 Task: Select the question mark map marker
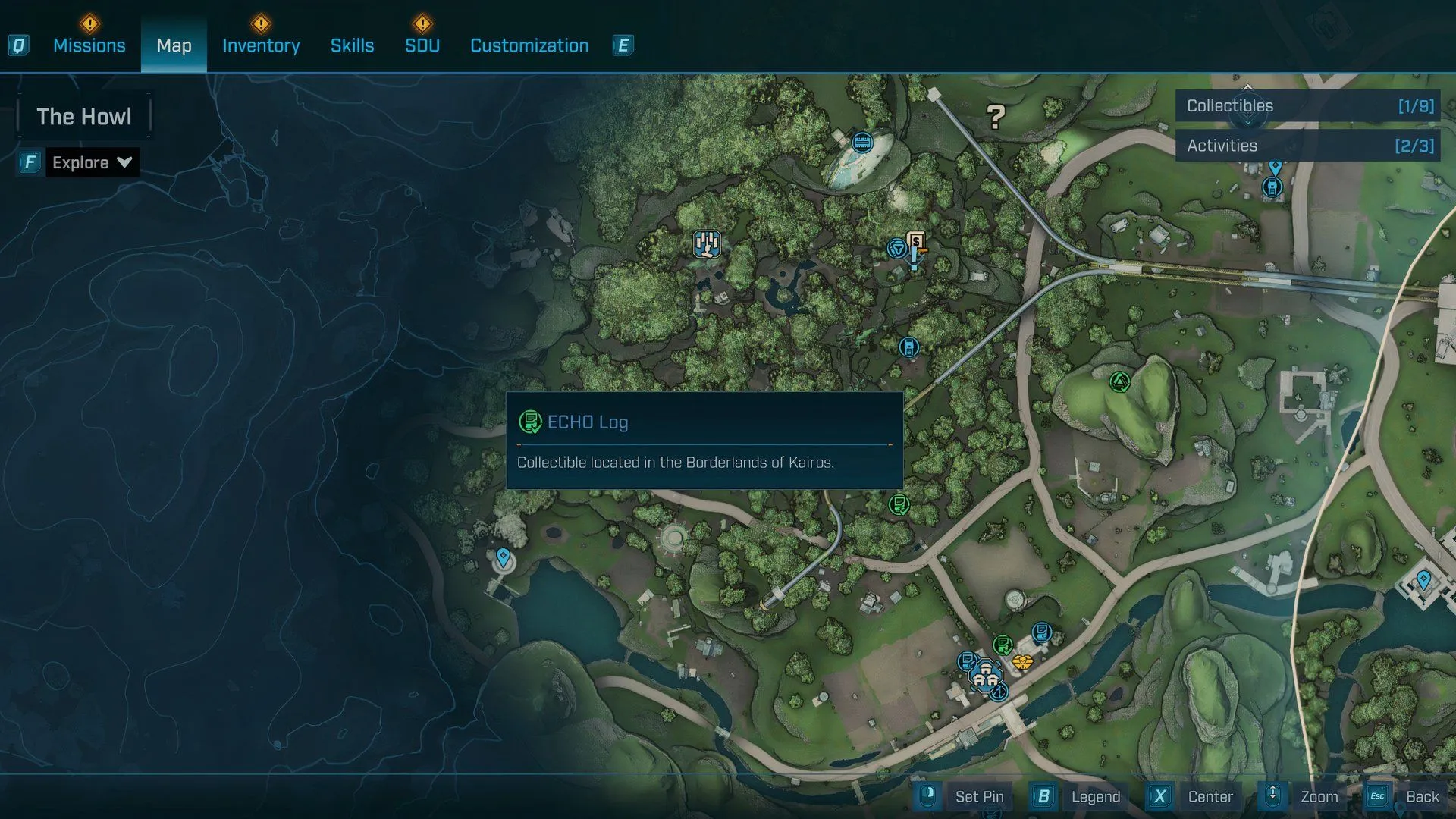(x=996, y=116)
